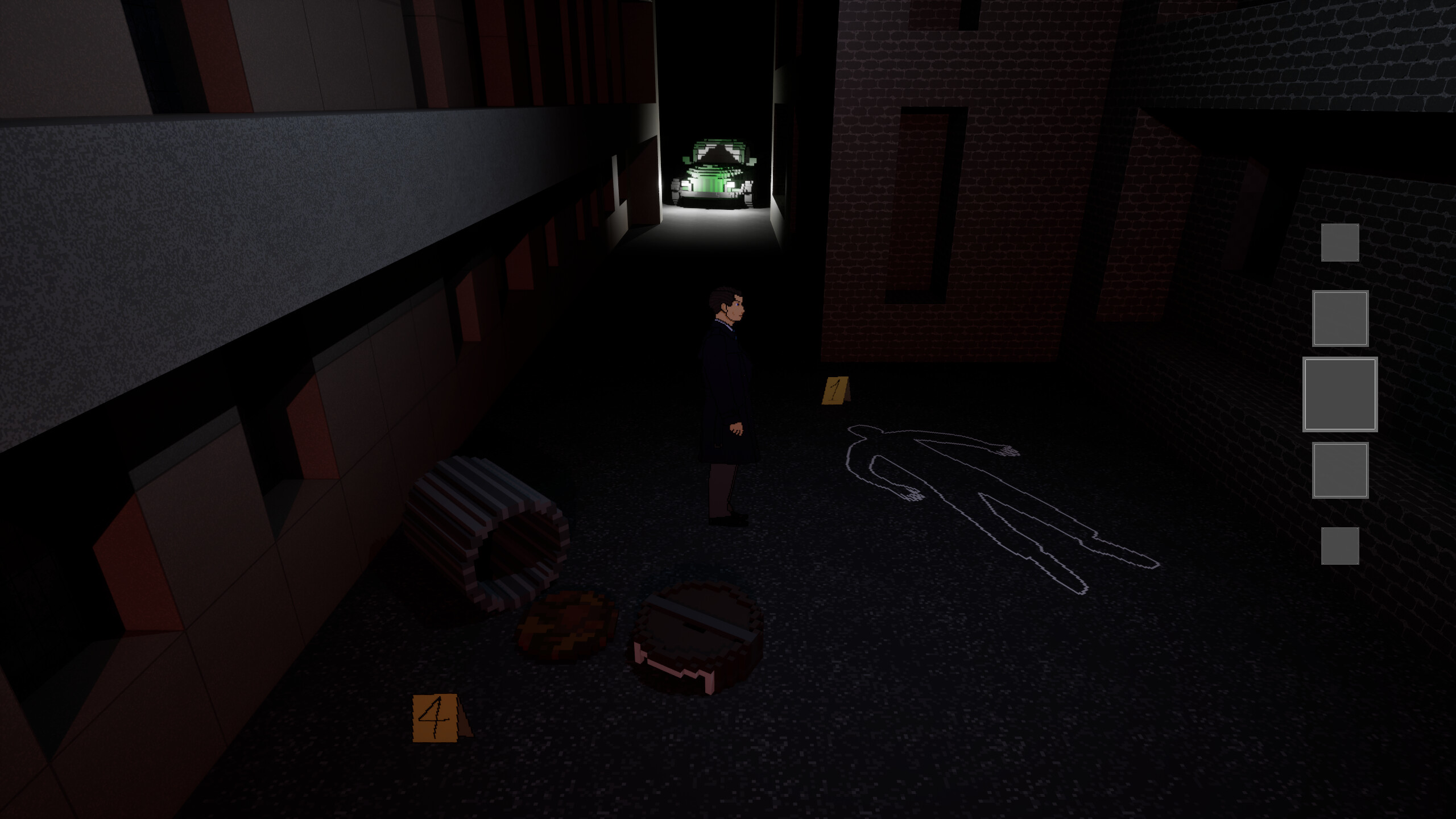
Task: Examine the car with glowing headlights
Action: tap(712, 173)
